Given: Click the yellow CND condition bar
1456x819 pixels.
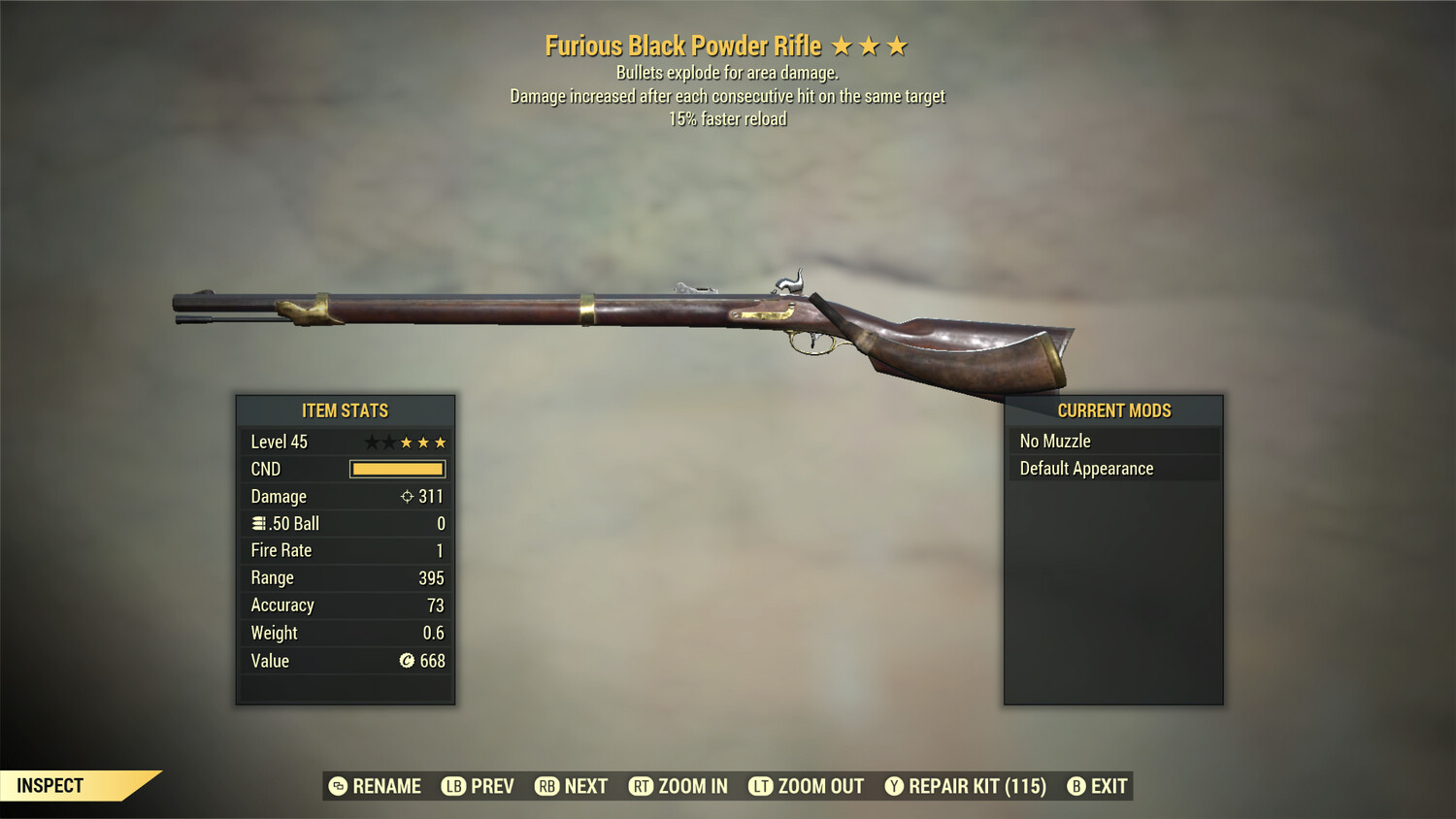Looking at the screenshot, I should 397,469.
